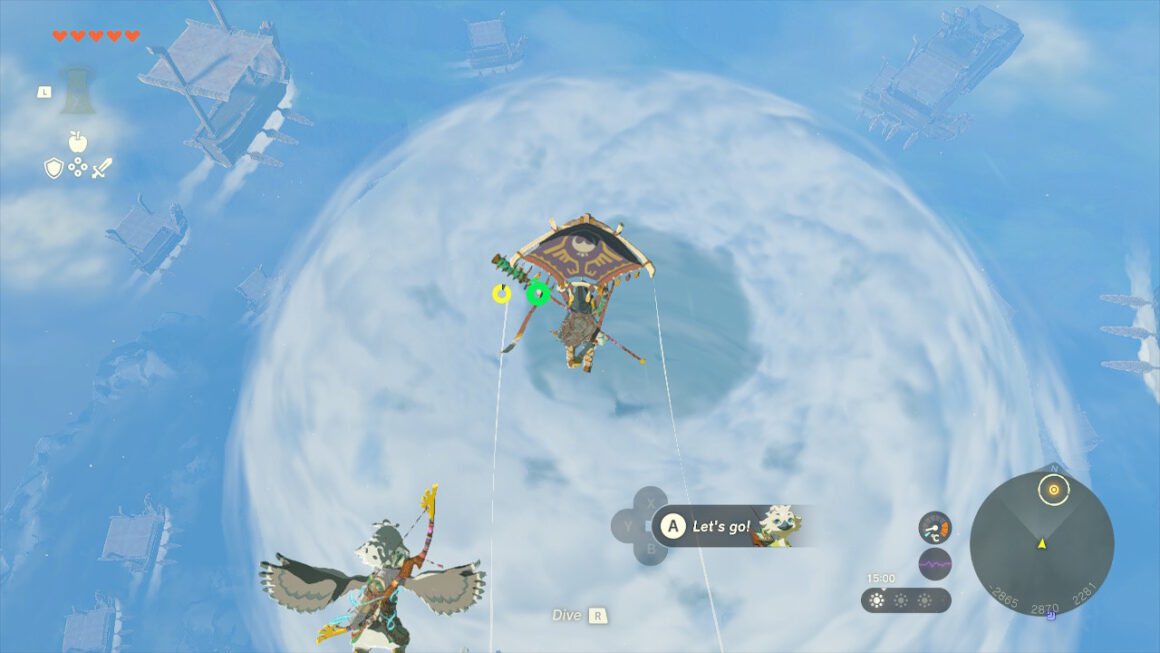Activate the faded ability icon beside L
1160x653 pixels.
click(x=77, y=90)
